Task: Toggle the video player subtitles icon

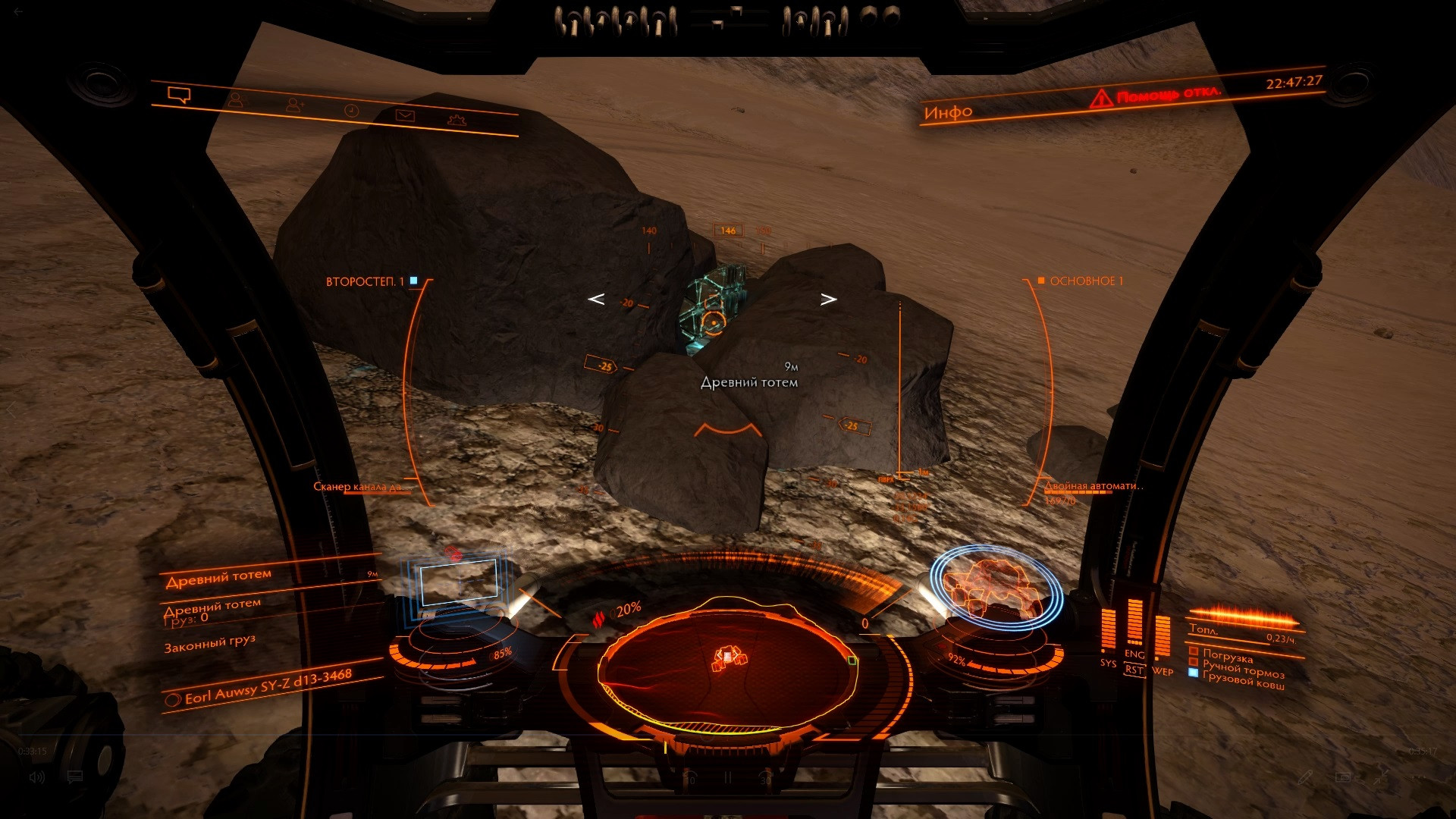Action: pos(74,777)
